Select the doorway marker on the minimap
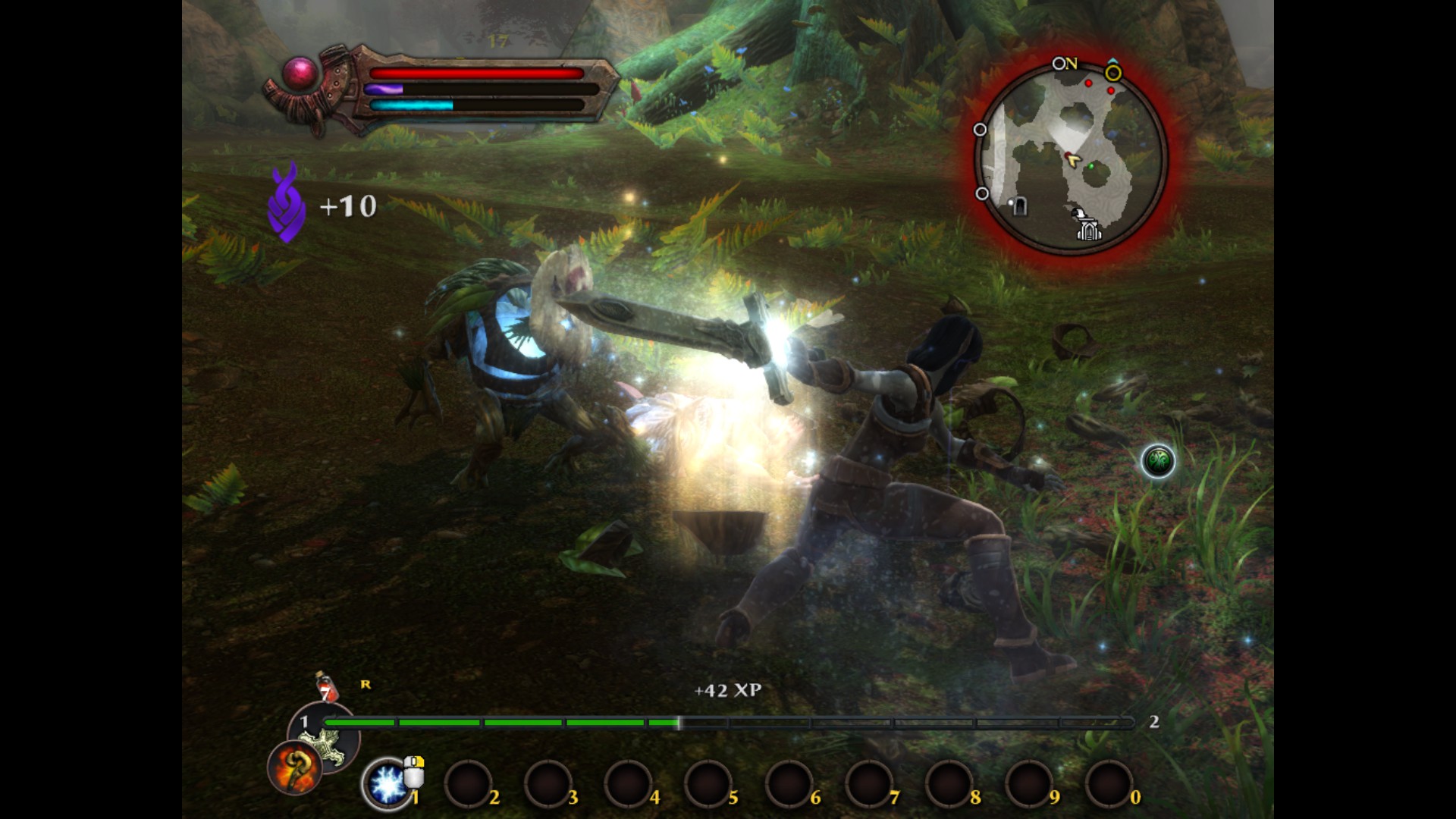 1020,206
